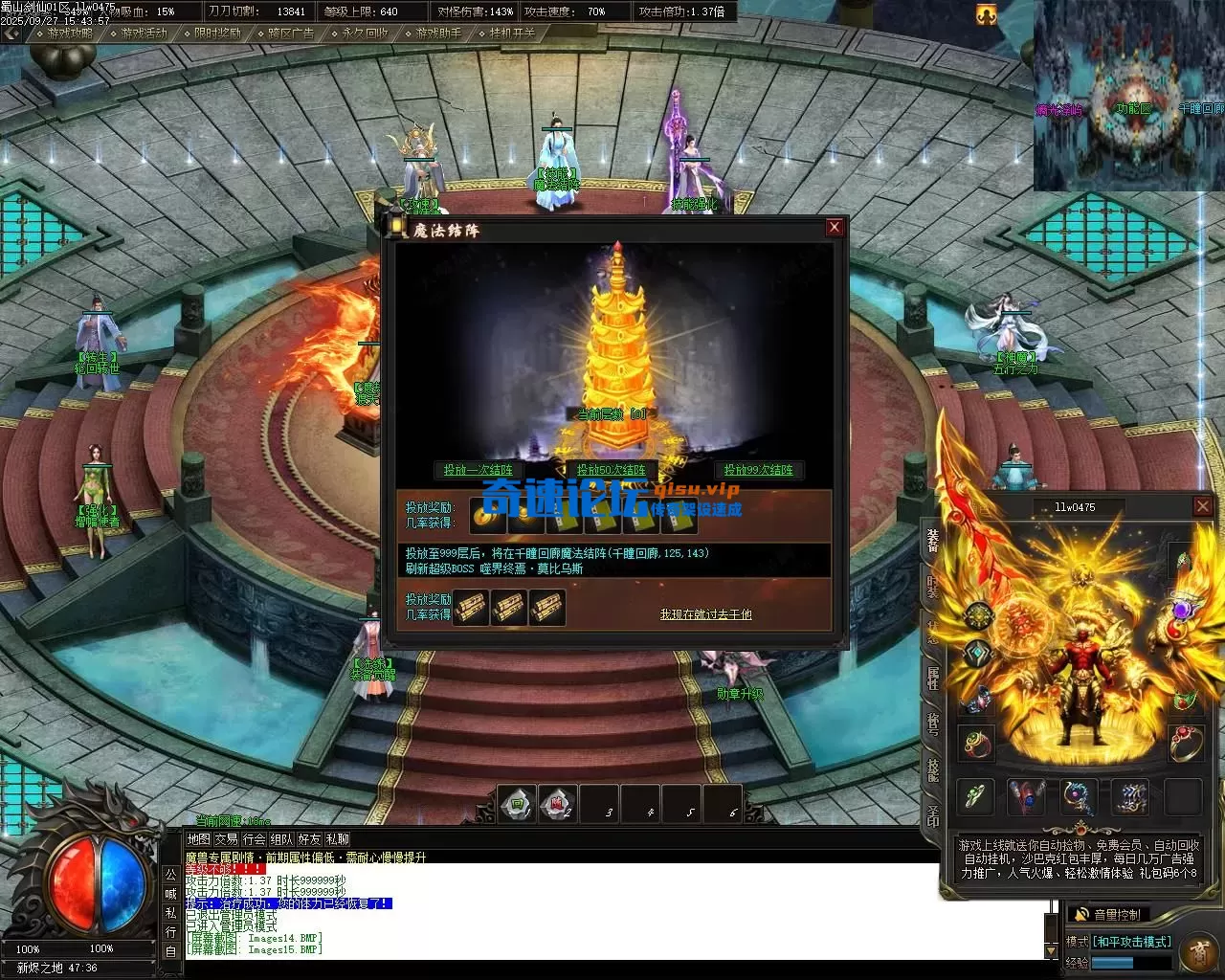Open 游戏活动 from top bar
The width and height of the screenshot is (1225, 980).
click(x=144, y=33)
